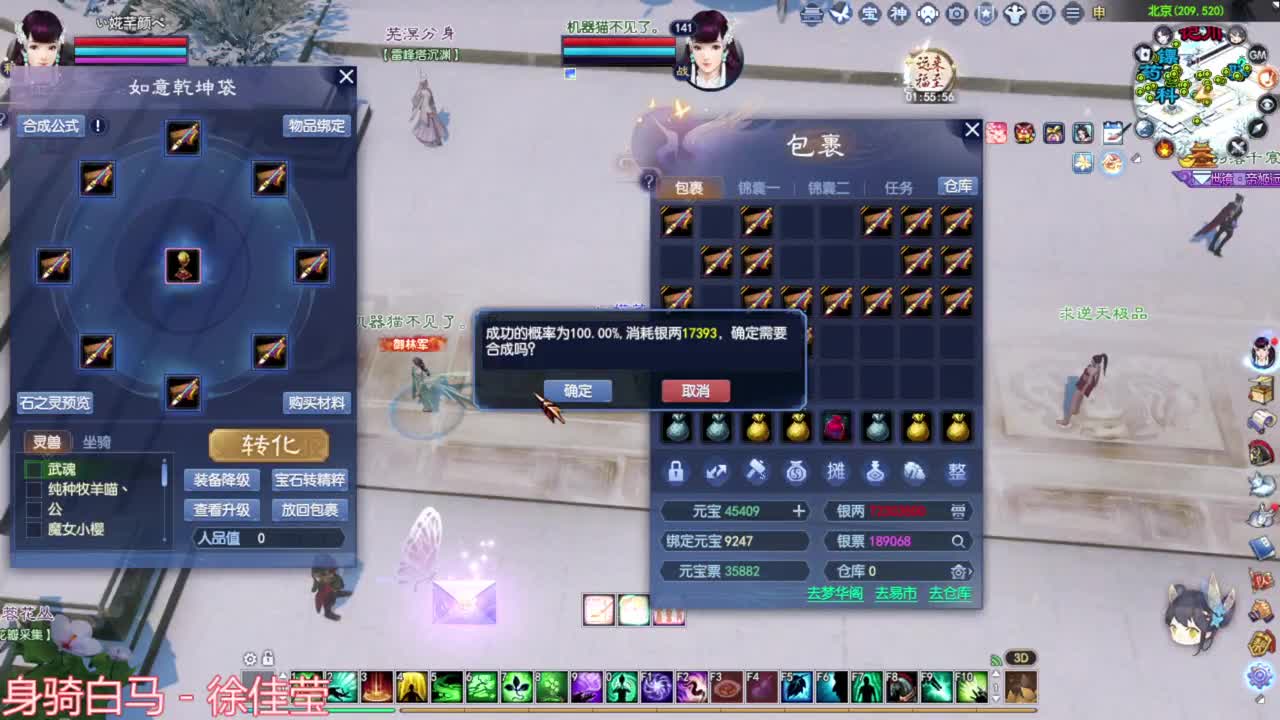Open the sell money-bag icon in the bag toolbar

(795, 472)
